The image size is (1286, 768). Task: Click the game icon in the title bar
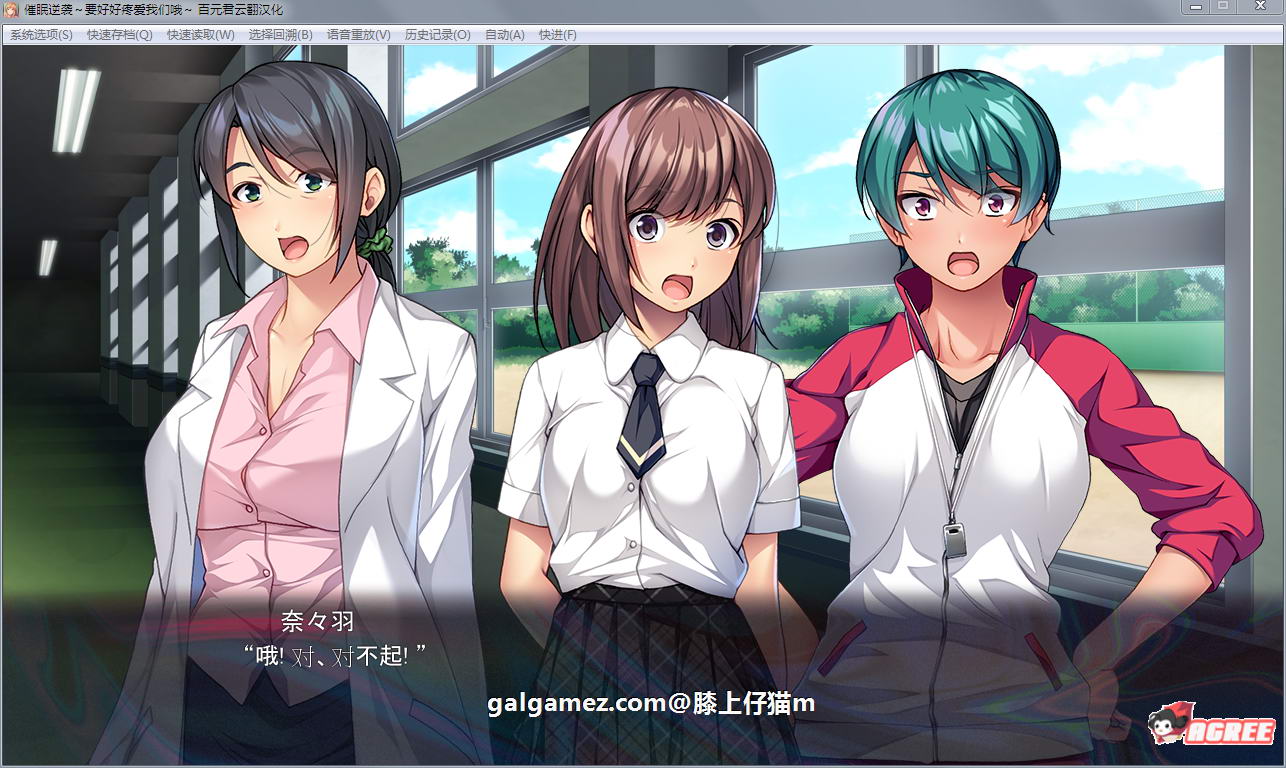(10, 10)
